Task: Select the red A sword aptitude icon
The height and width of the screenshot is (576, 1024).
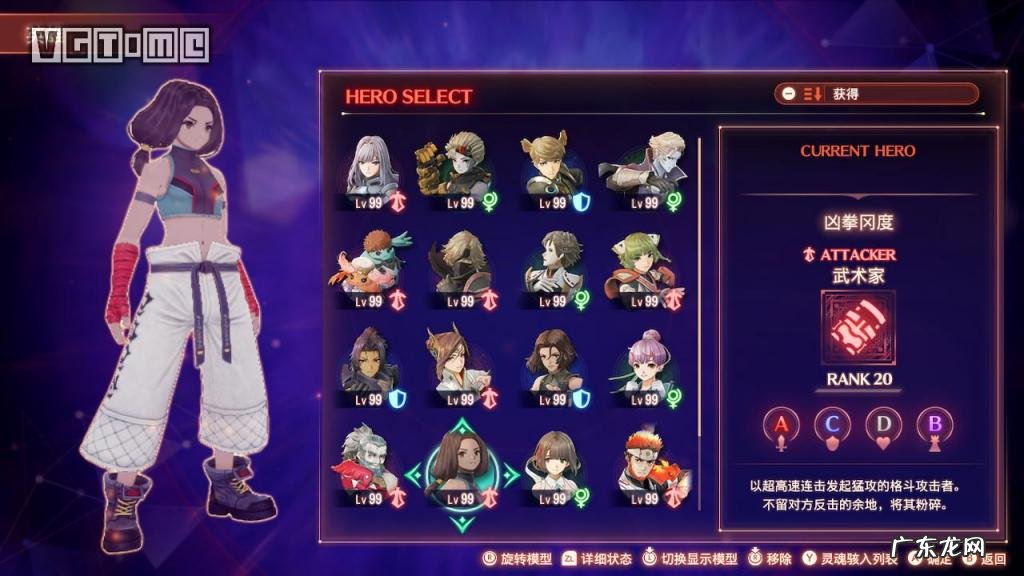Action: click(782, 425)
